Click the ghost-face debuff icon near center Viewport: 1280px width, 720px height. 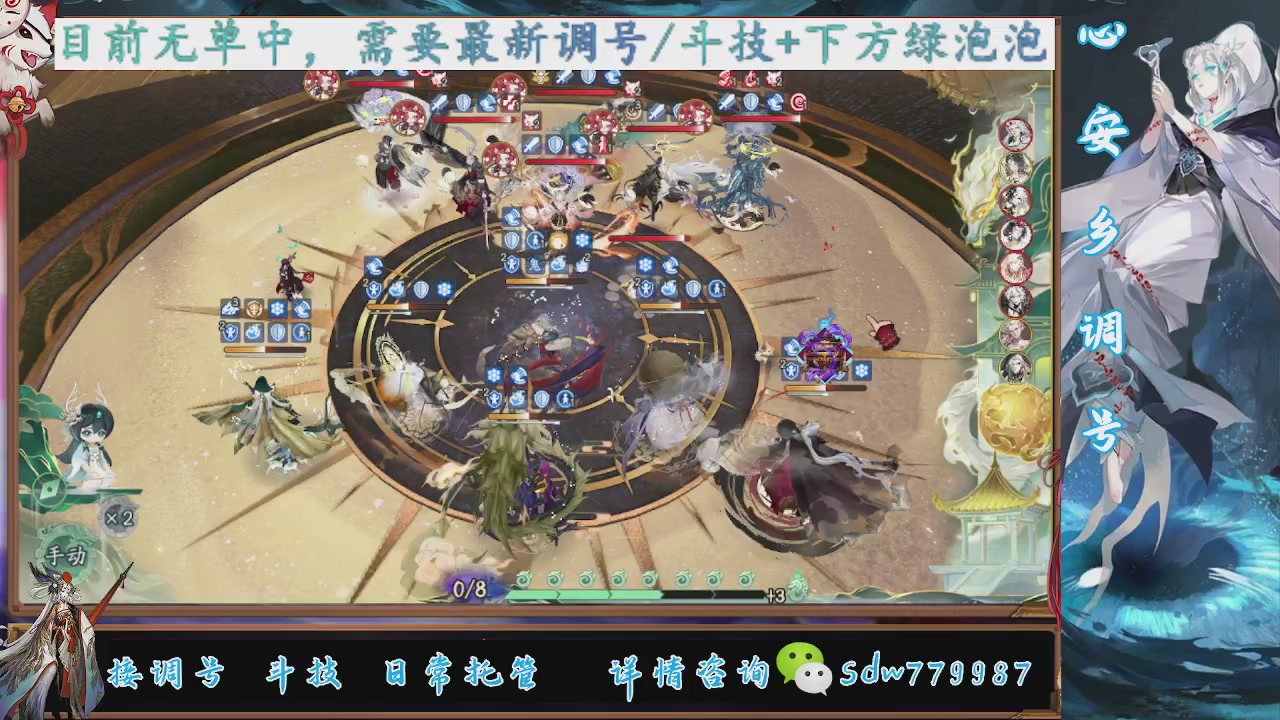537,265
